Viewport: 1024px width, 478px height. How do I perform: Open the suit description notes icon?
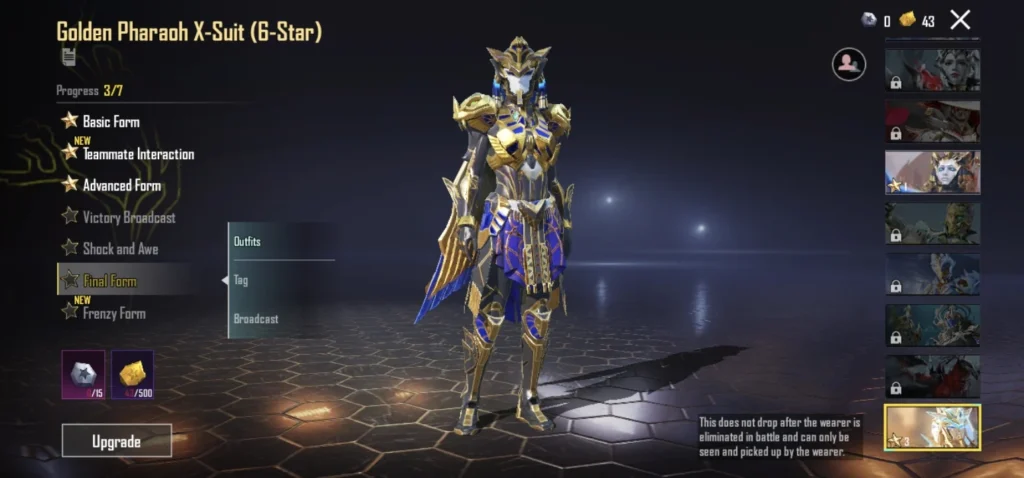click(68, 57)
